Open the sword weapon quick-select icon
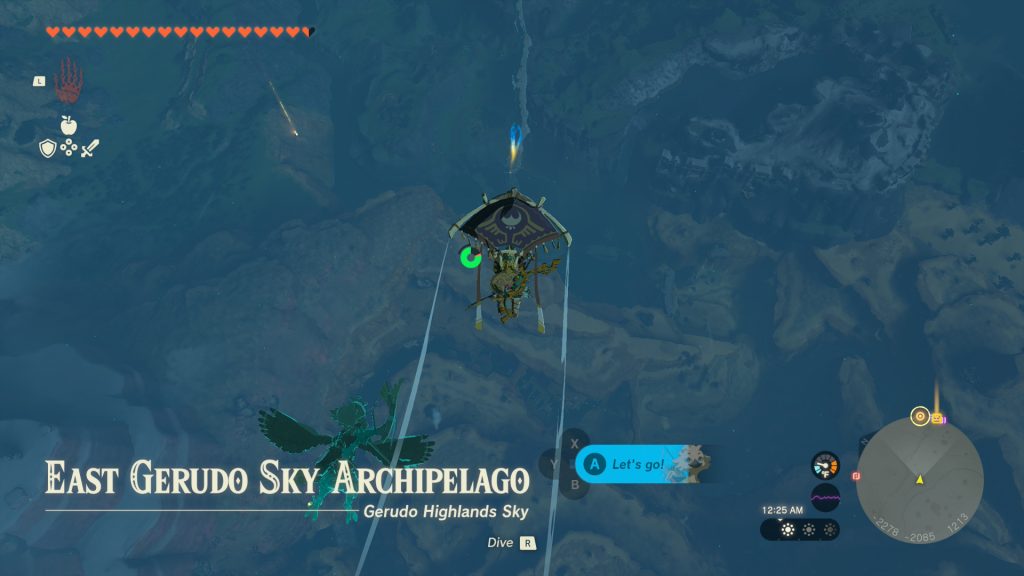This screenshot has height=576, width=1024. tap(90, 149)
